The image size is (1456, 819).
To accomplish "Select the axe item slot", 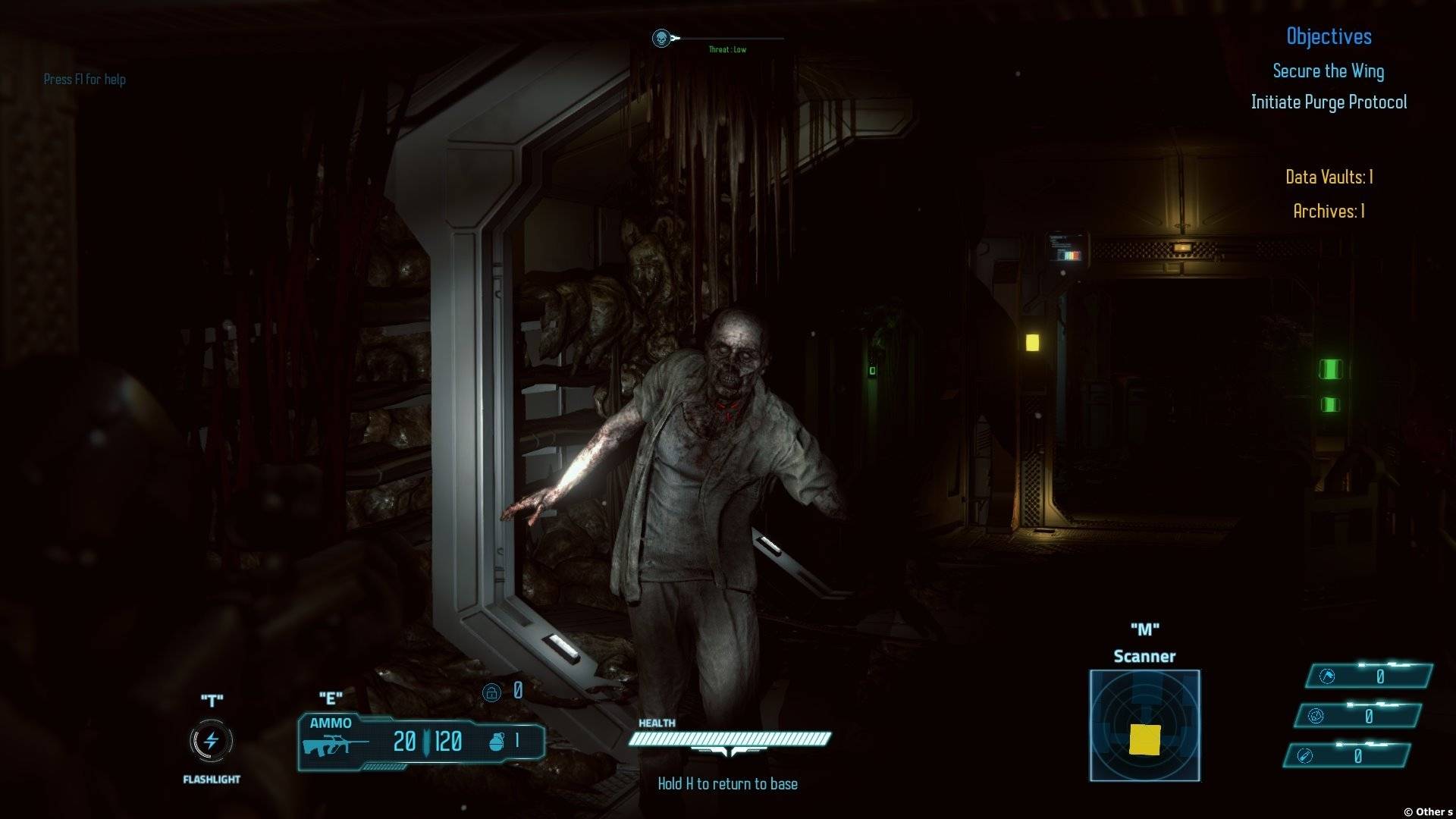I will [x=1327, y=676].
